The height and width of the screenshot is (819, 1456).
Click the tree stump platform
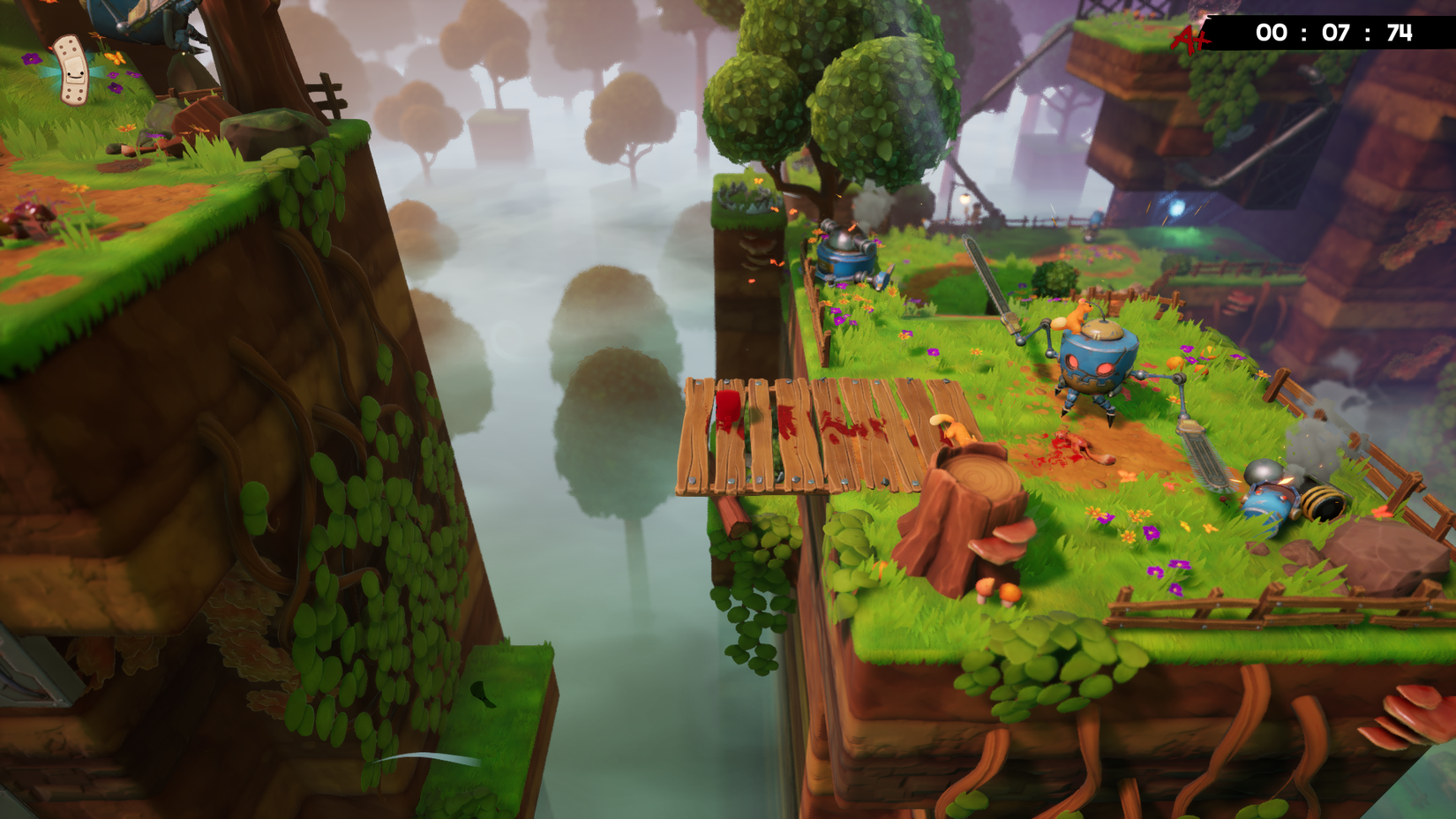pyautogui.click(x=971, y=494)
